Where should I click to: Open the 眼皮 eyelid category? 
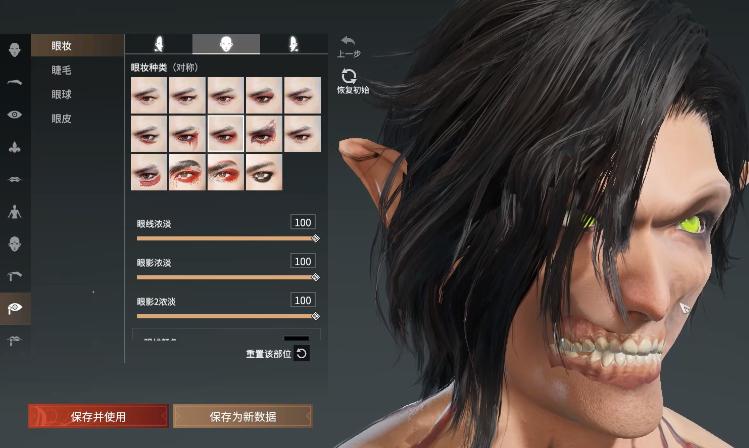point(62,118)
